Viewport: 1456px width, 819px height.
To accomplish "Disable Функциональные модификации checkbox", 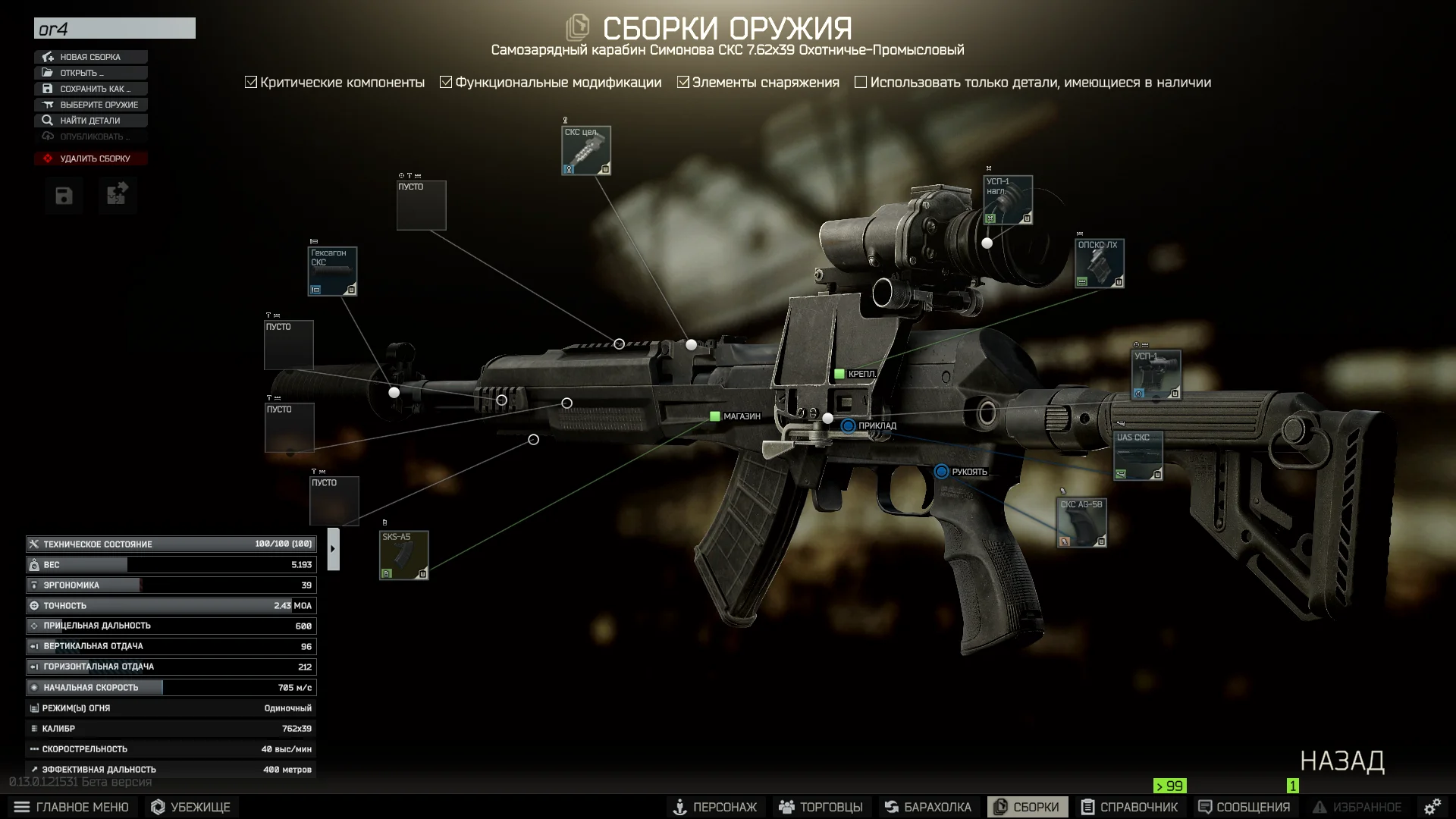I will point(446,81).
